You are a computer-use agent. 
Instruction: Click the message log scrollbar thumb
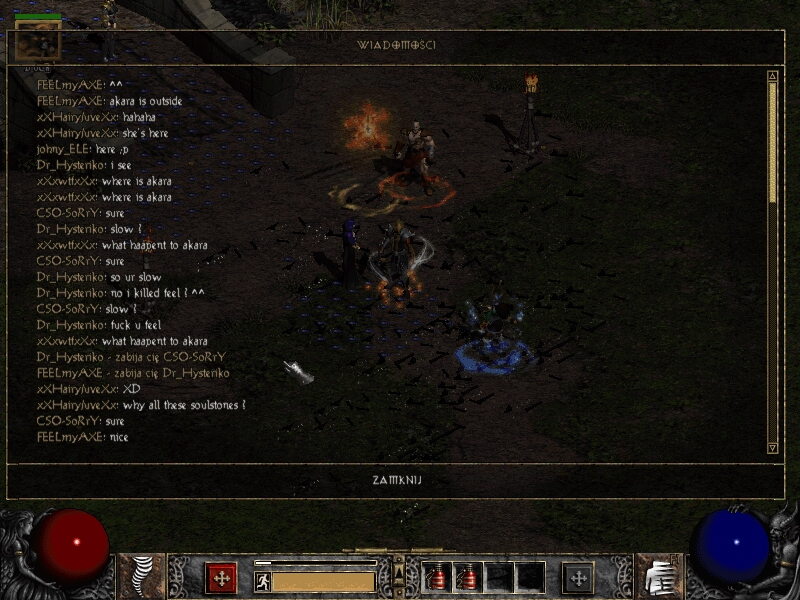(772, 140)
